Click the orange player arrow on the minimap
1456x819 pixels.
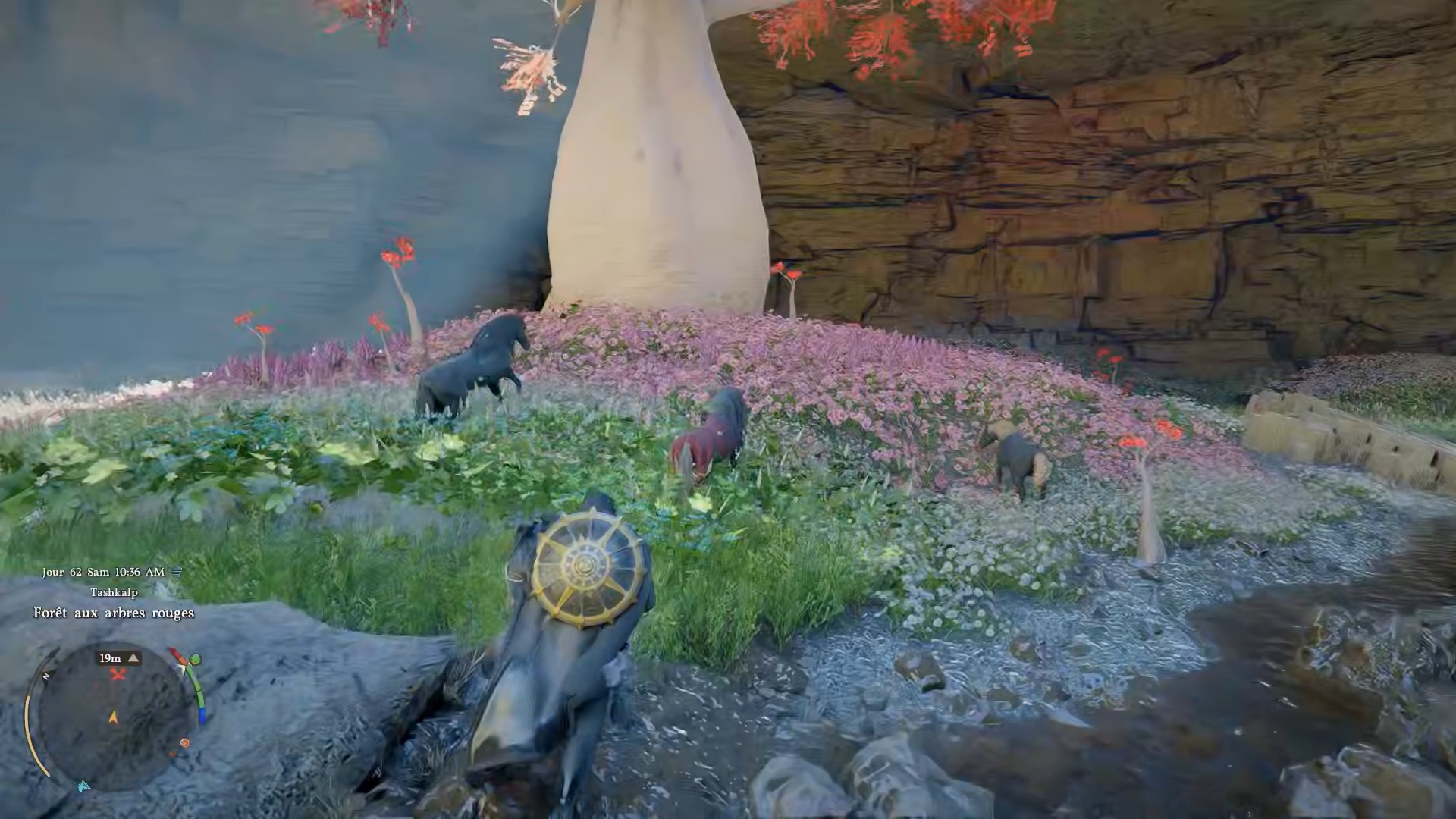click(x=114, y=717)
